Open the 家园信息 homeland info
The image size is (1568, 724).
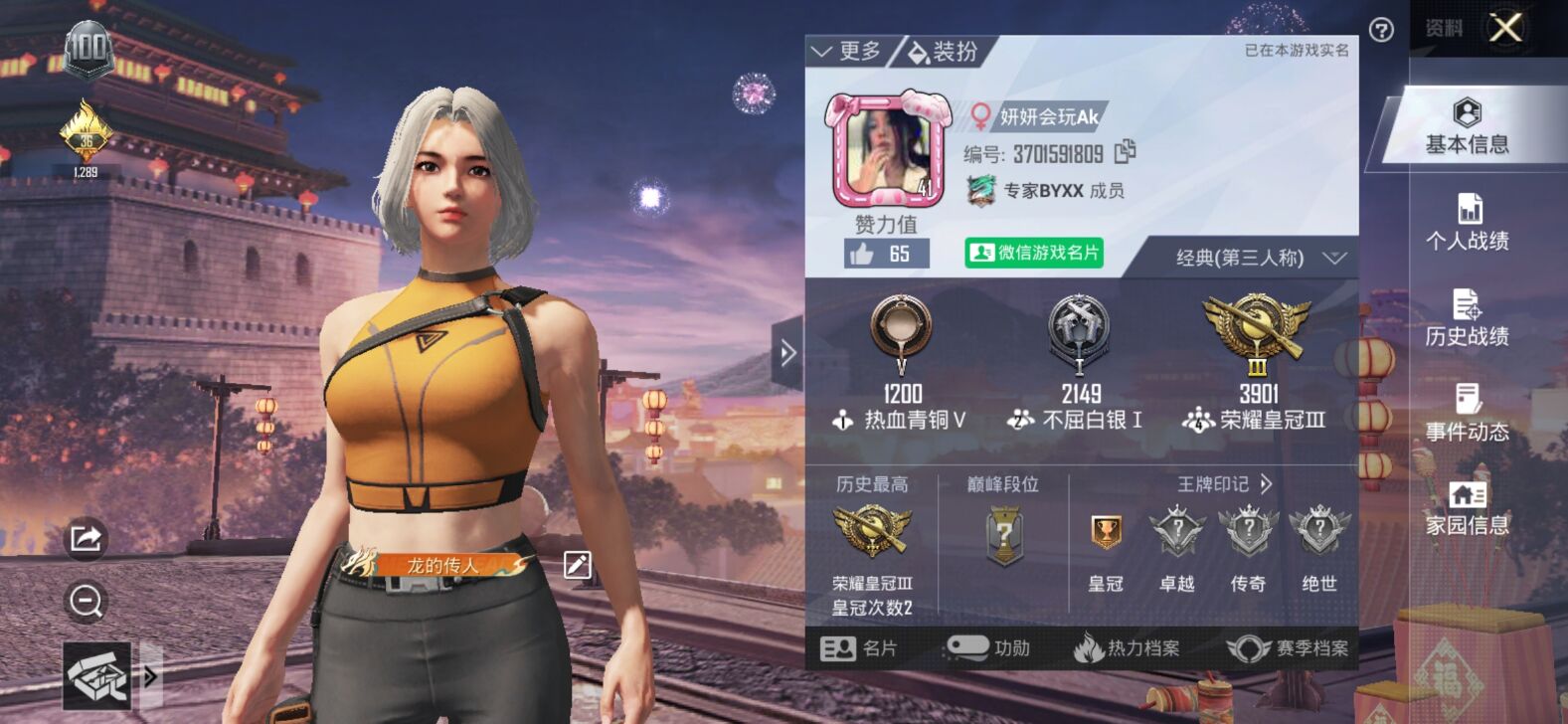(x=1468, y=510)
